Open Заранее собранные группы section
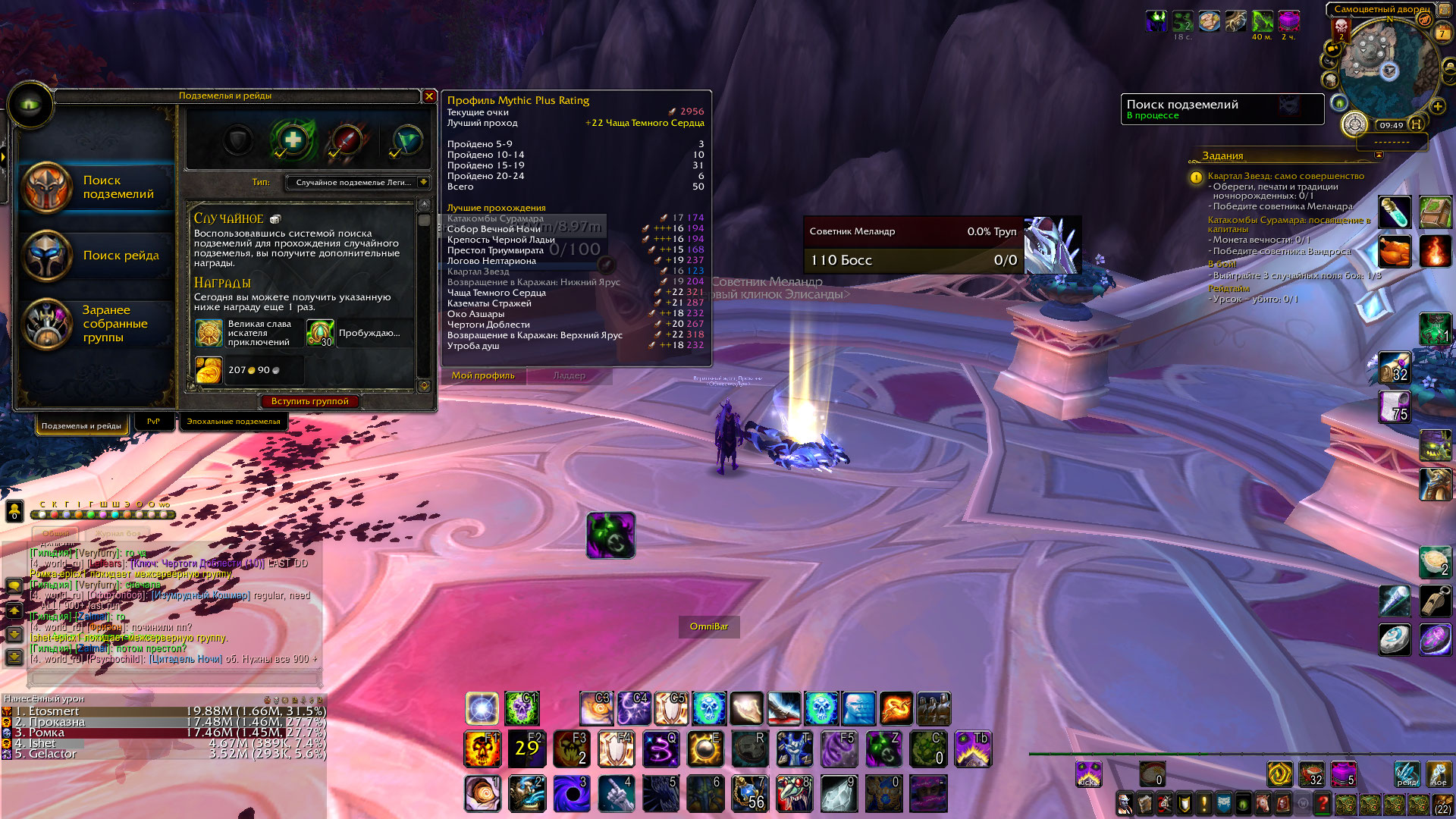1456x819 pixels. [x=97, y=324]
